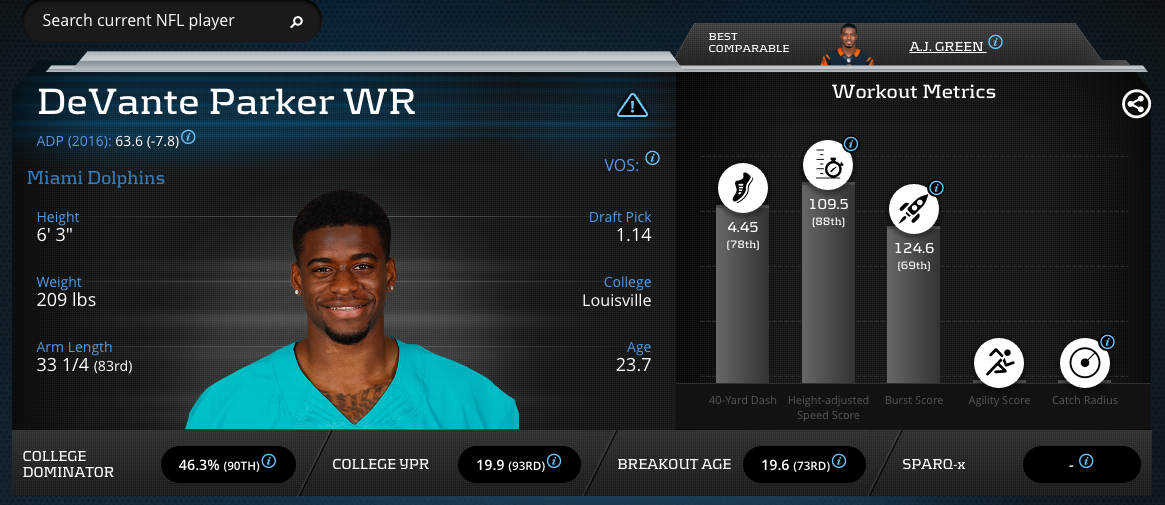This screenshot has width=1165, height=505.
Task: Show College YPR info tooltip
Action: pos(553,462)
